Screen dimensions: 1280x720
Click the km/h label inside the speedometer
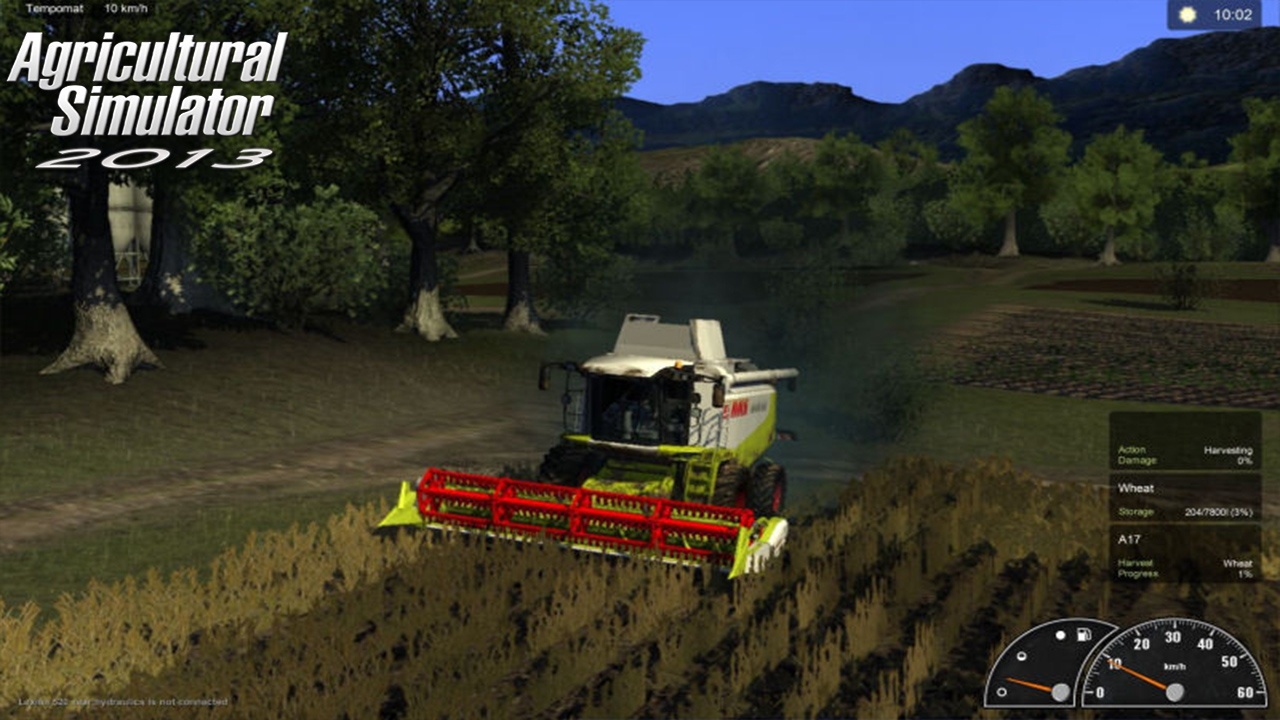click(1174, 666)
